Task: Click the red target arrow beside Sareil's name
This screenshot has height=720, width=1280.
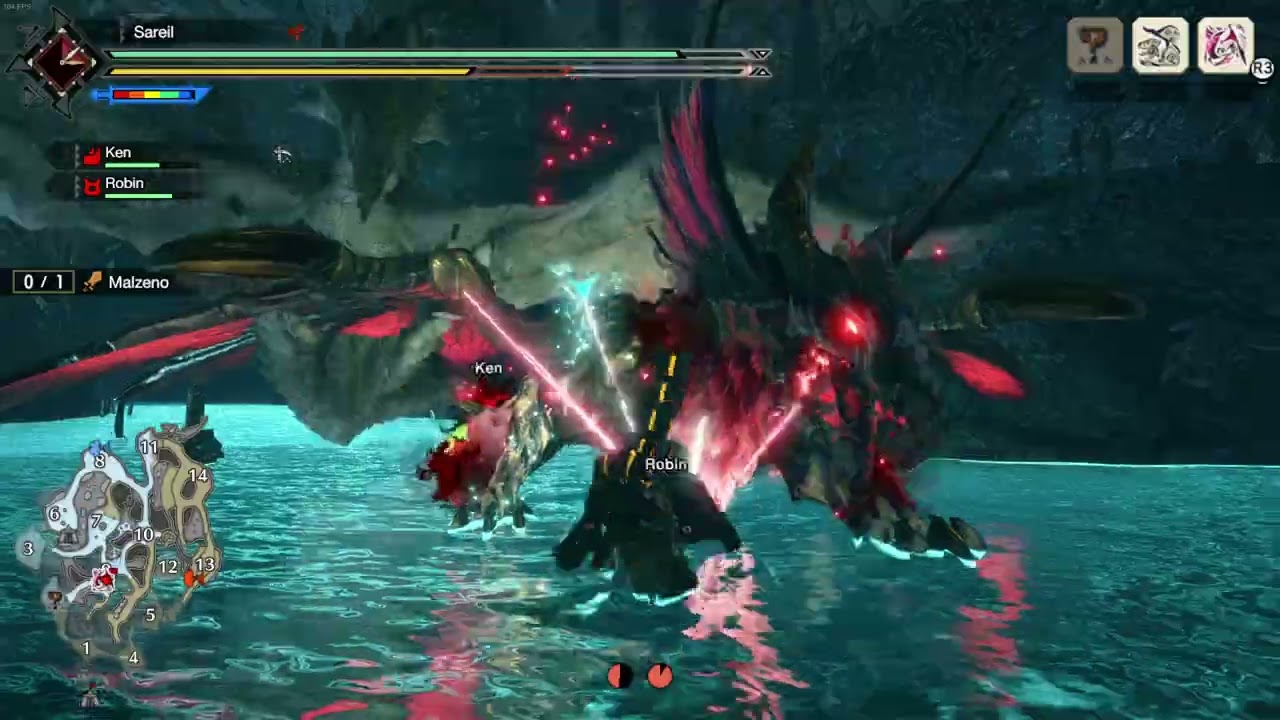Action: click(295, 32)
